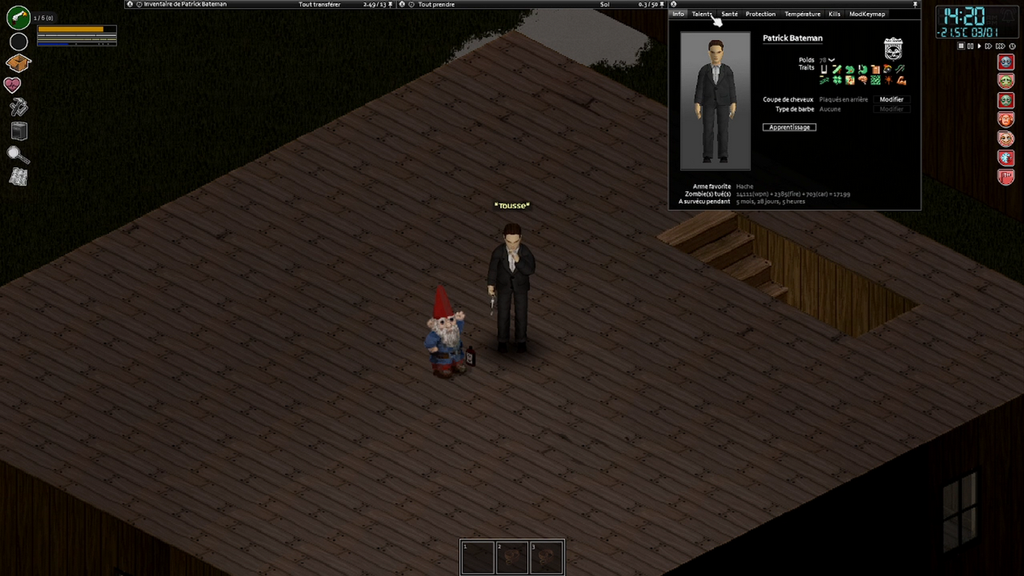The image size is (1024, 576).
Task: Open the Santé tab
Action: click(x=729, y=14)
